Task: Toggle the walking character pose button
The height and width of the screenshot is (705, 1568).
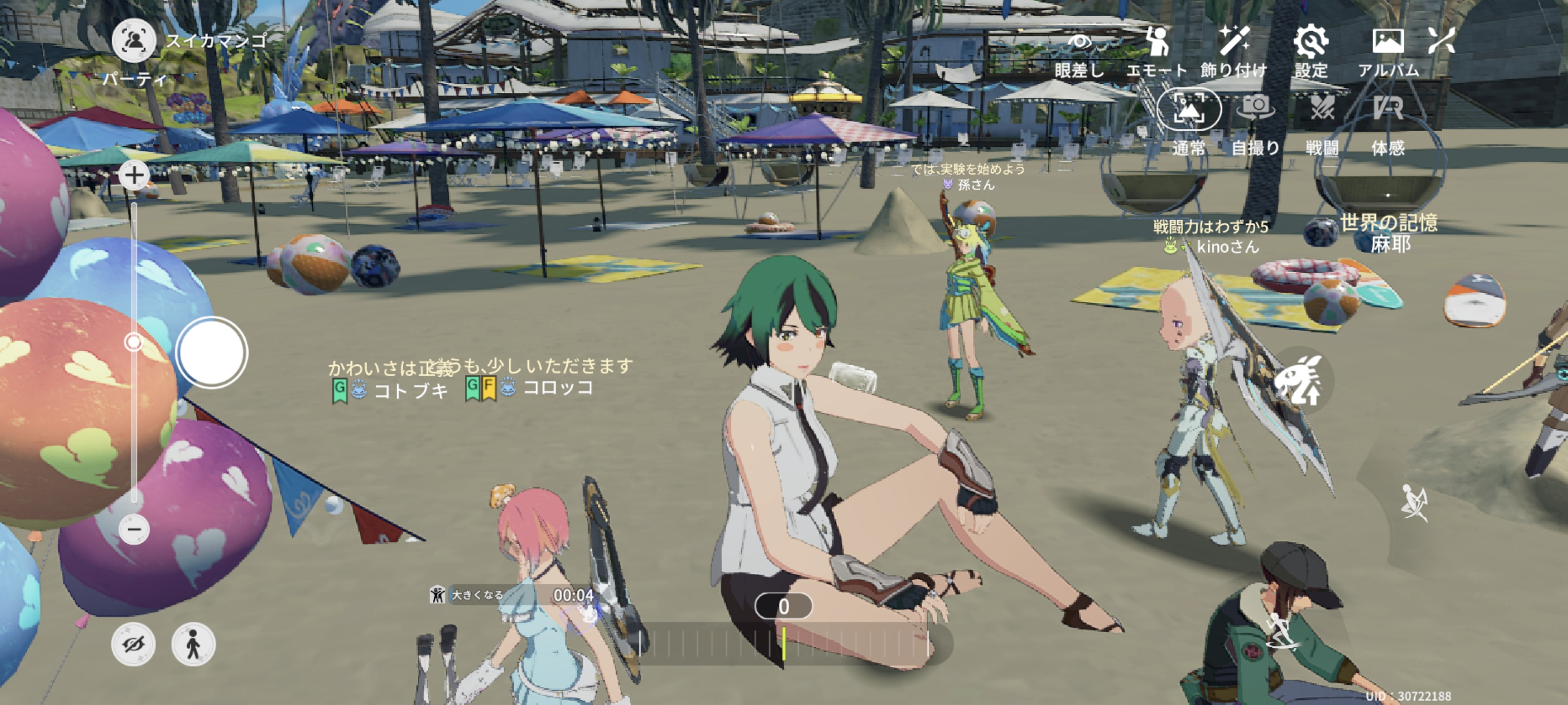Action: coord(193,644)
